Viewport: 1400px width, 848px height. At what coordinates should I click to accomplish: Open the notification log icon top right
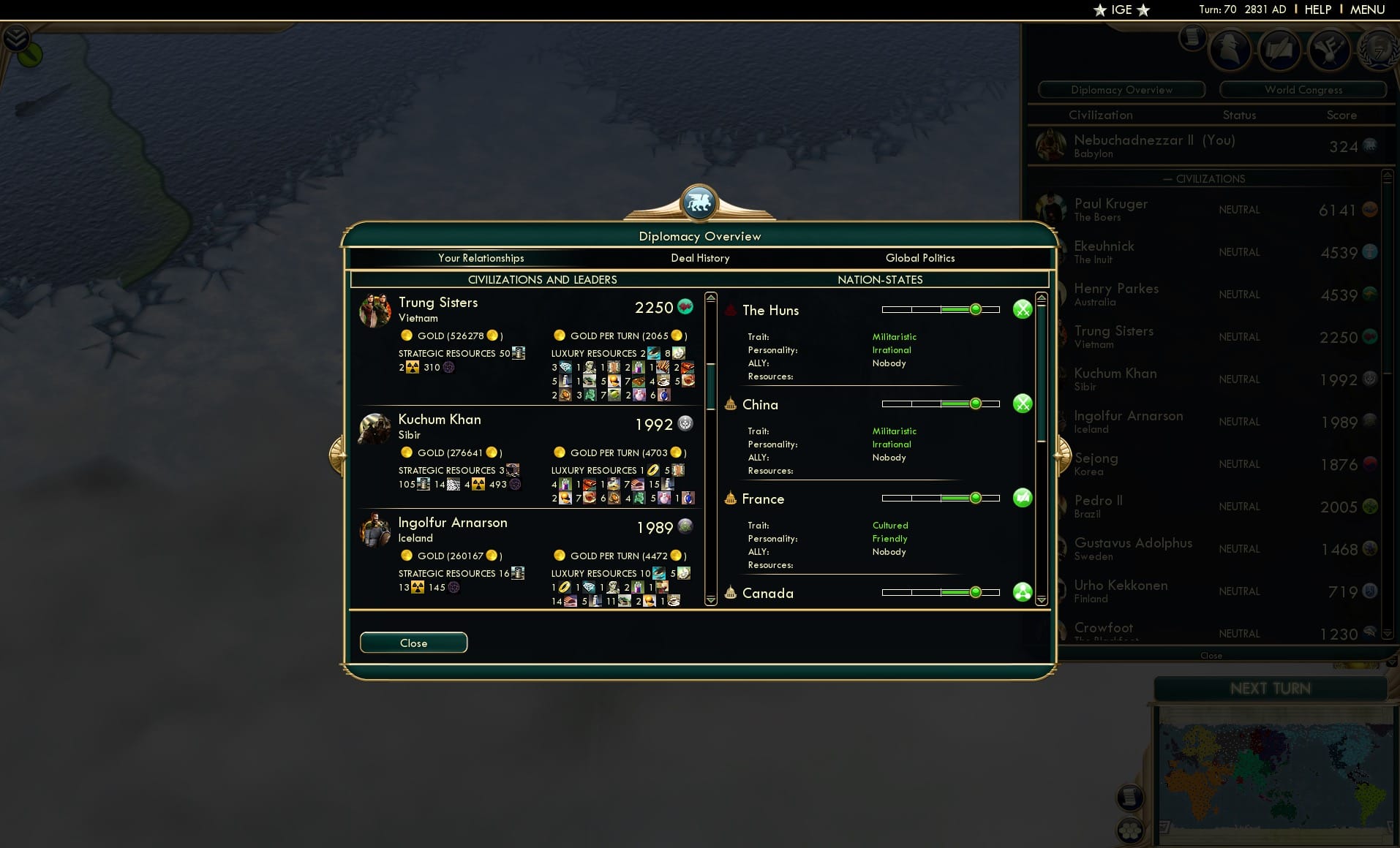click(1192, 35)
